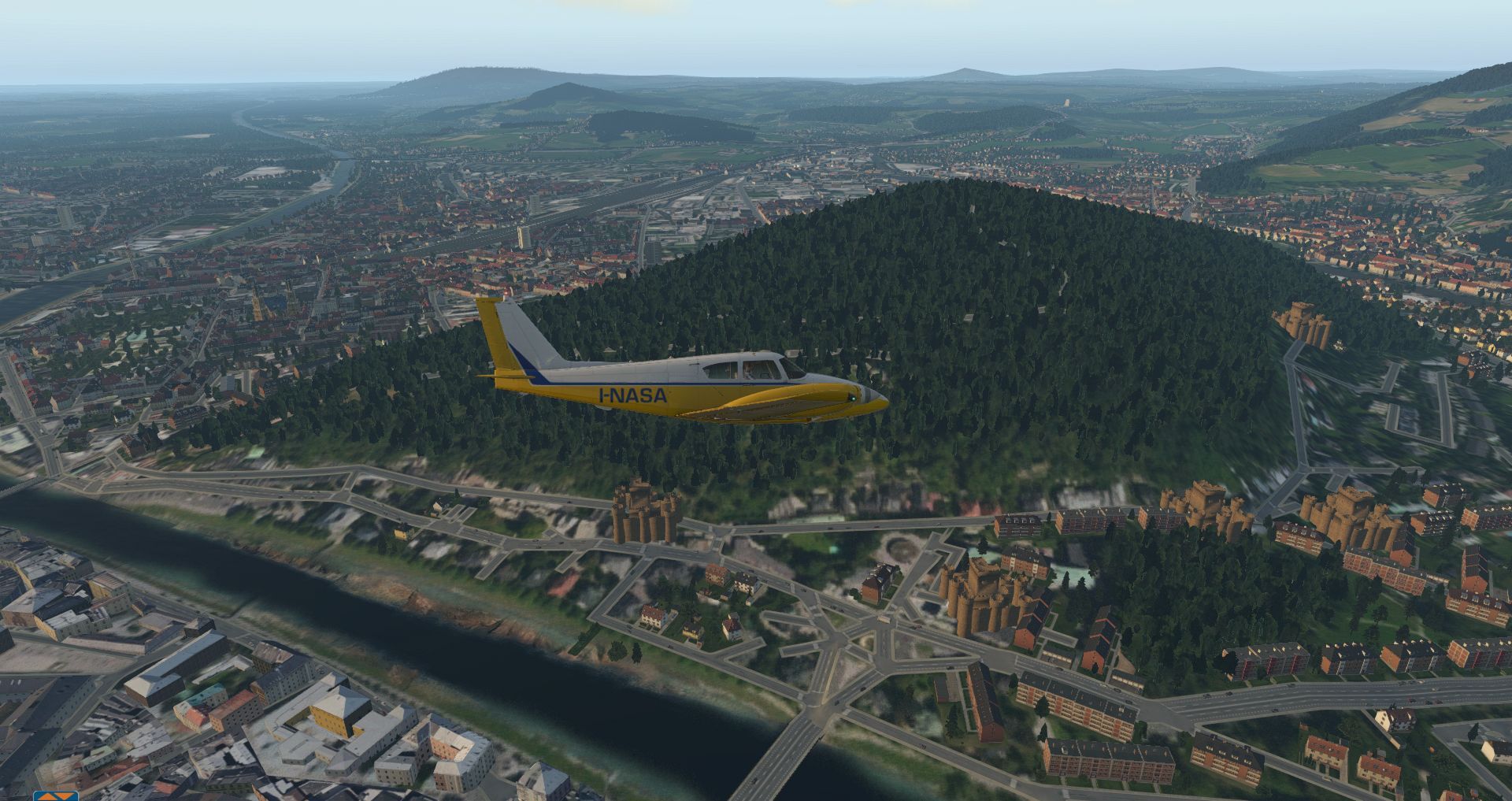This screenshot has height=801, width=1512.
Task: Click the blue icon with orange triangles
Action: 56,795
